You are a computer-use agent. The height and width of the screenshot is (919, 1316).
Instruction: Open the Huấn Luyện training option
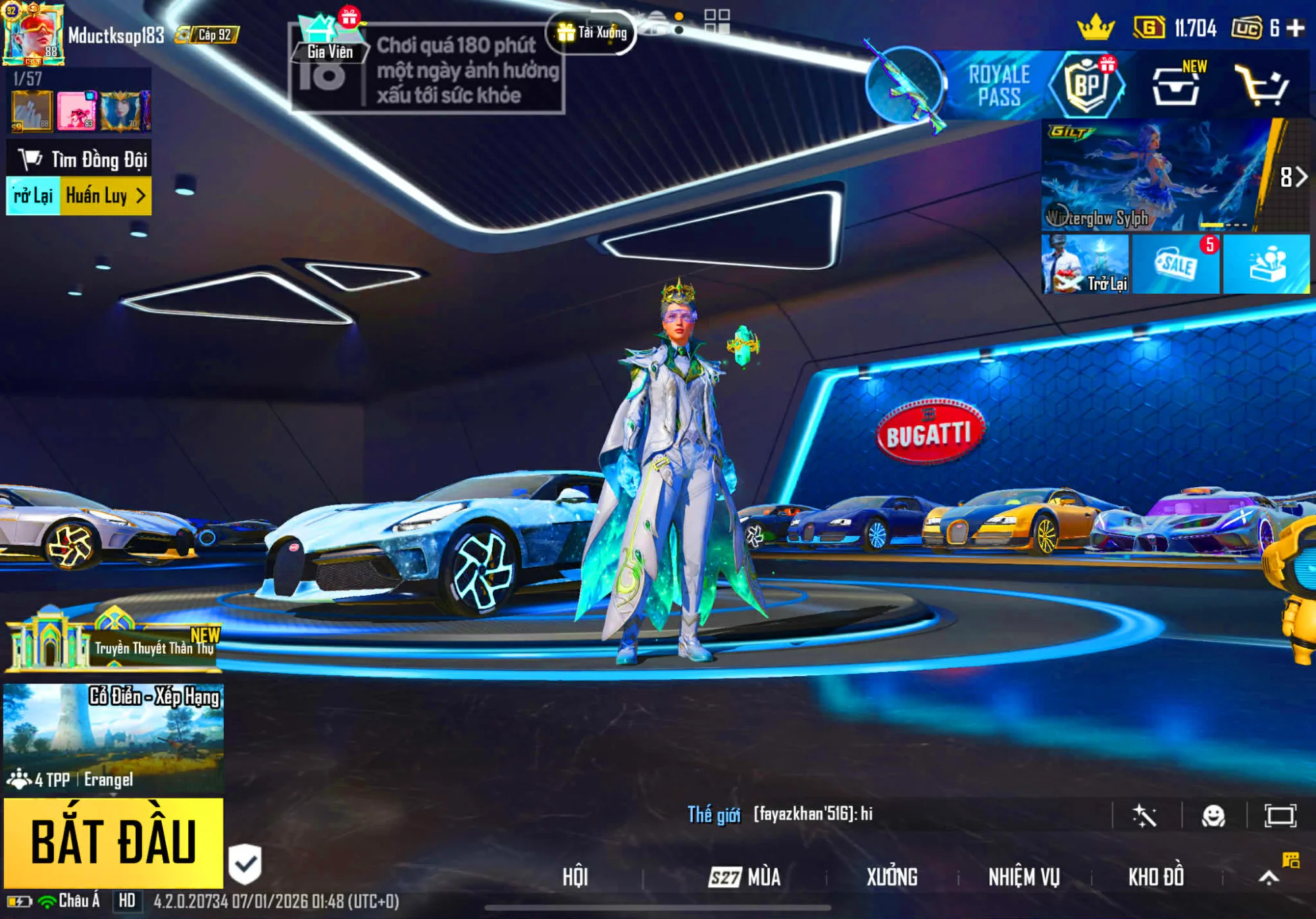click(x=105, y=196)
